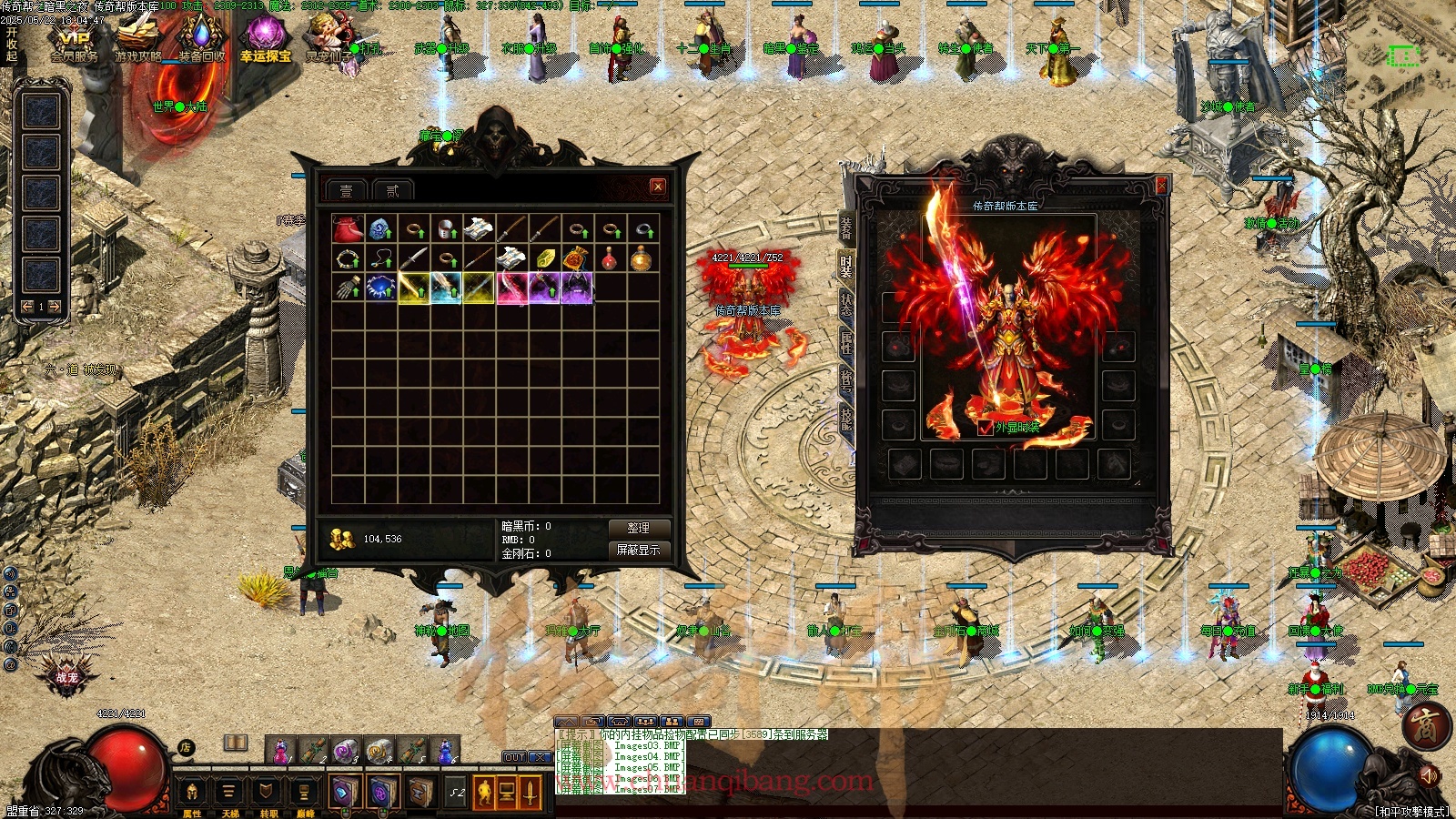The width and height of the screenshot is (1456, 819).
Task: Select the round orange potion flask
Action: [x=642, y=259]
